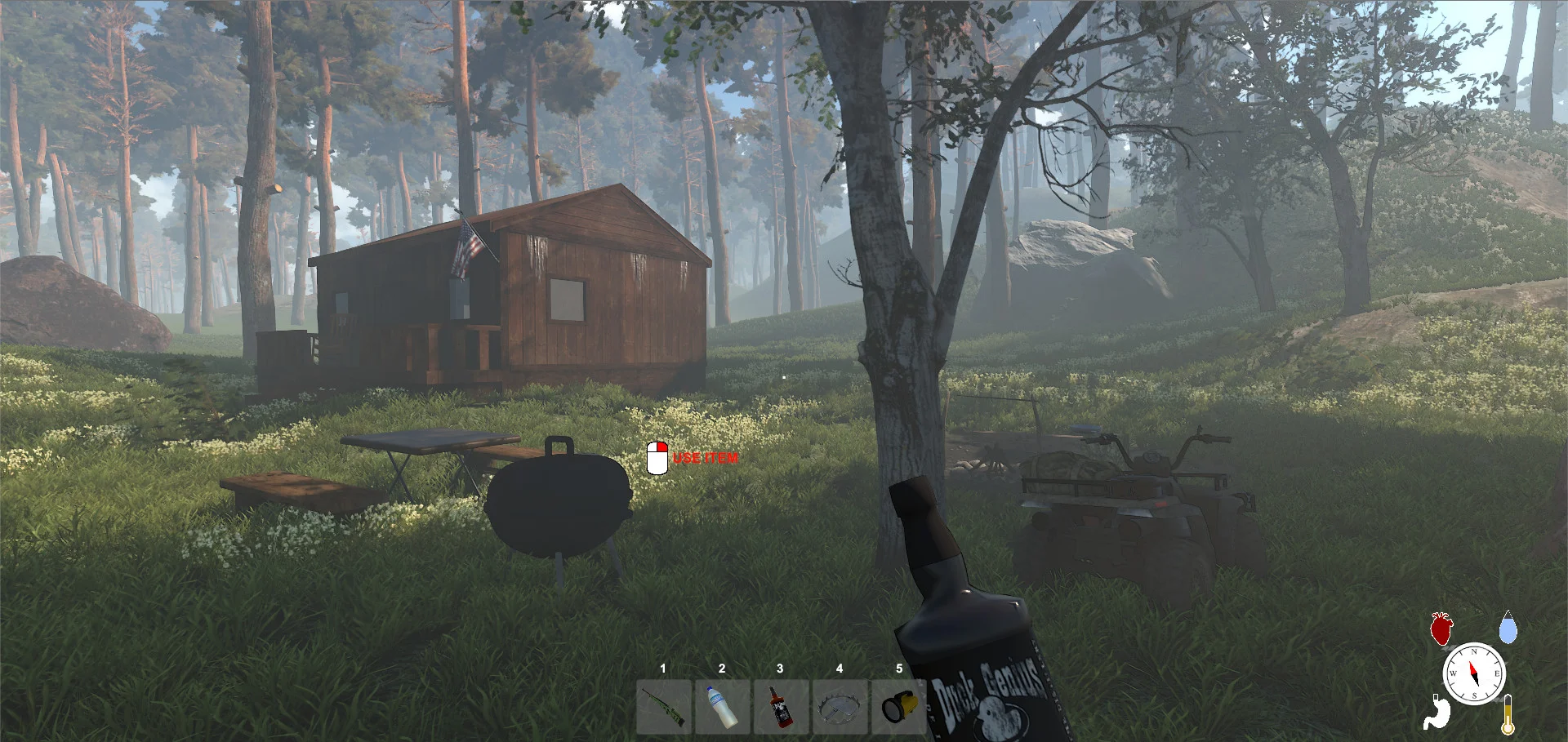Click the compass dial on the HUD
1568x742 pixels.
pyautogui.click(x=1474, y=674)
